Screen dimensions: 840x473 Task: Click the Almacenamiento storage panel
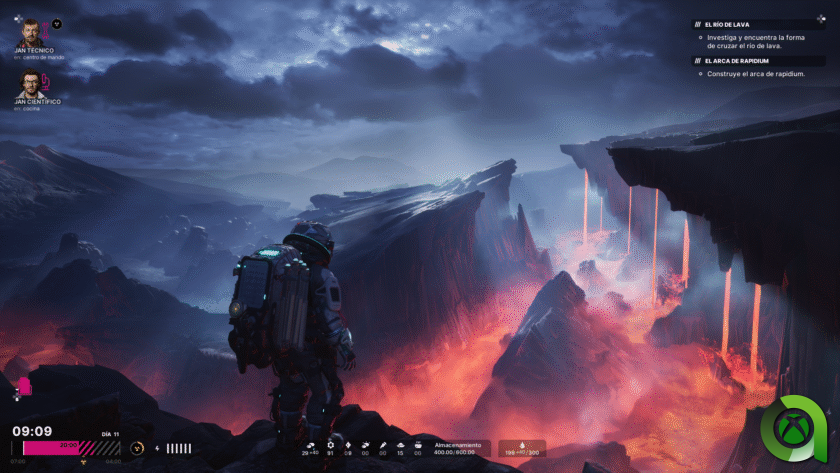(457, 449)
